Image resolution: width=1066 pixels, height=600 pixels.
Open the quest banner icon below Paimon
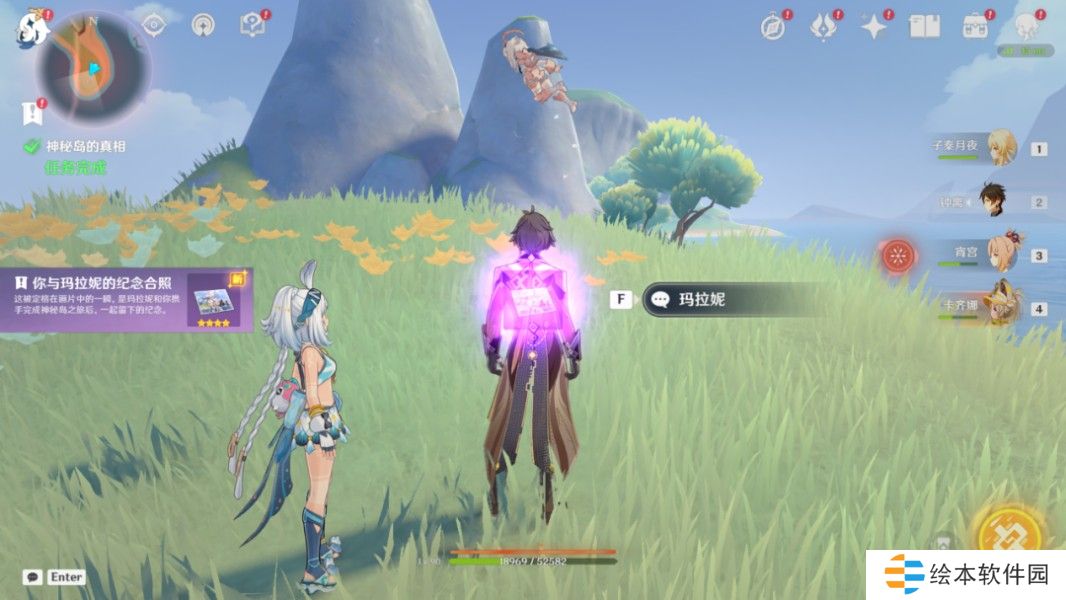point(30,112)
